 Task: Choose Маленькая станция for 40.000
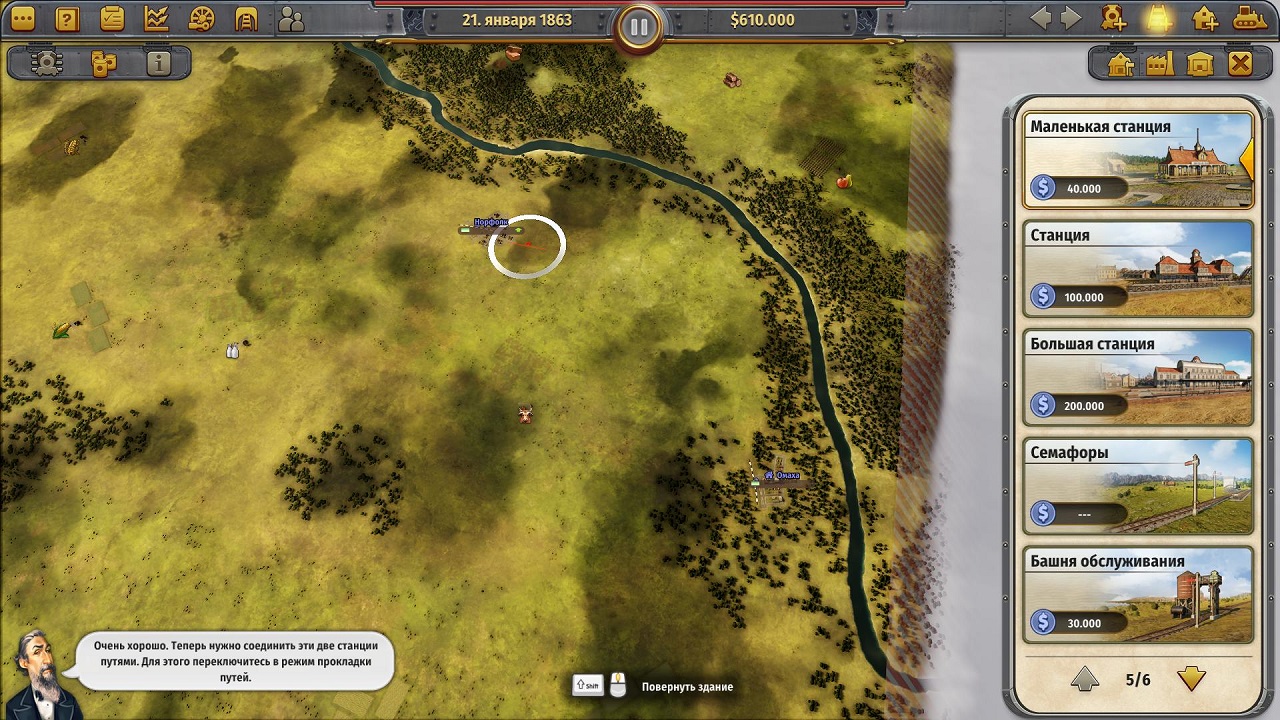(1138, 160)
